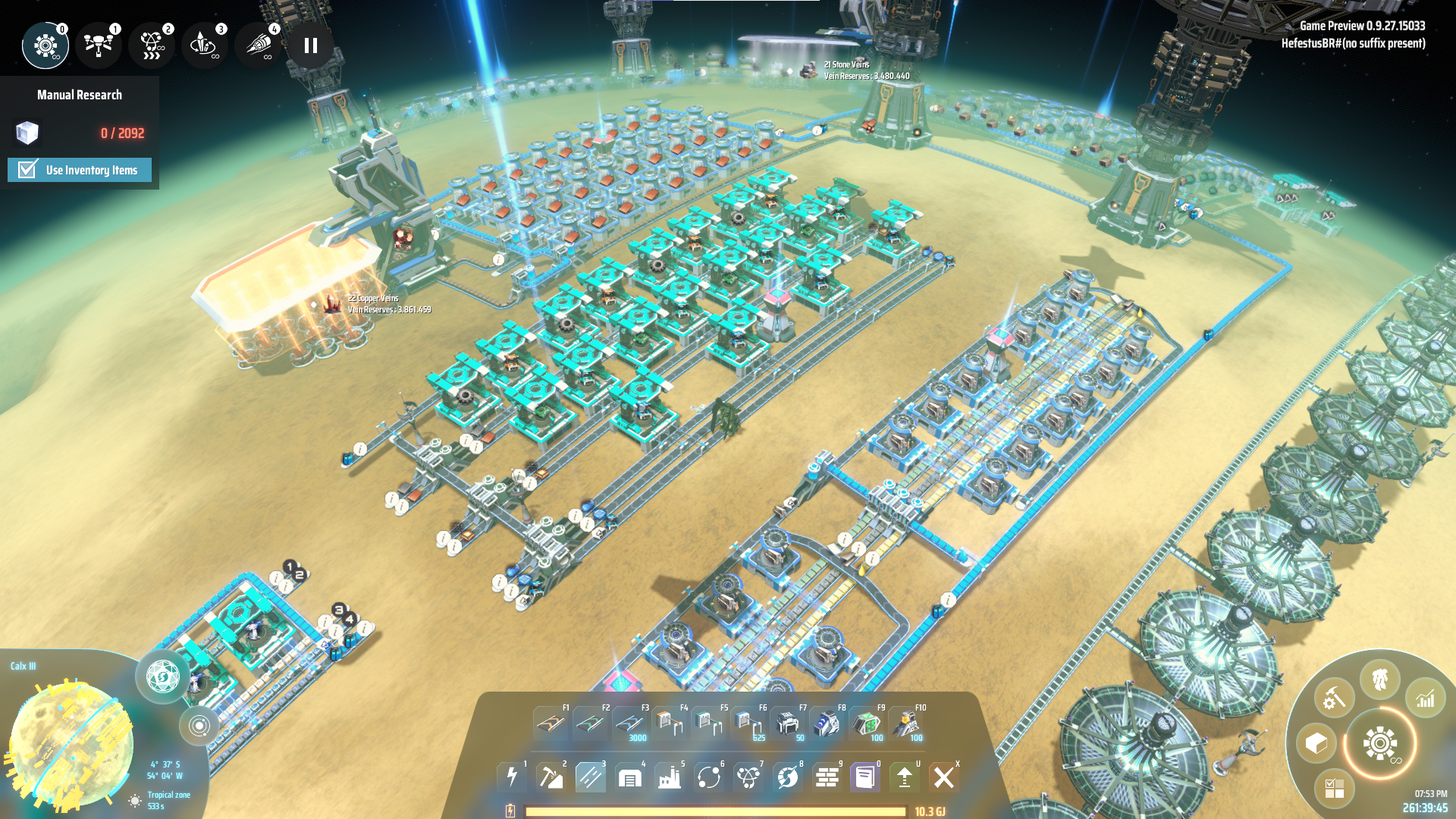Pause the research queue
The image size is (1456, 819).
click(x=311, y=45)
